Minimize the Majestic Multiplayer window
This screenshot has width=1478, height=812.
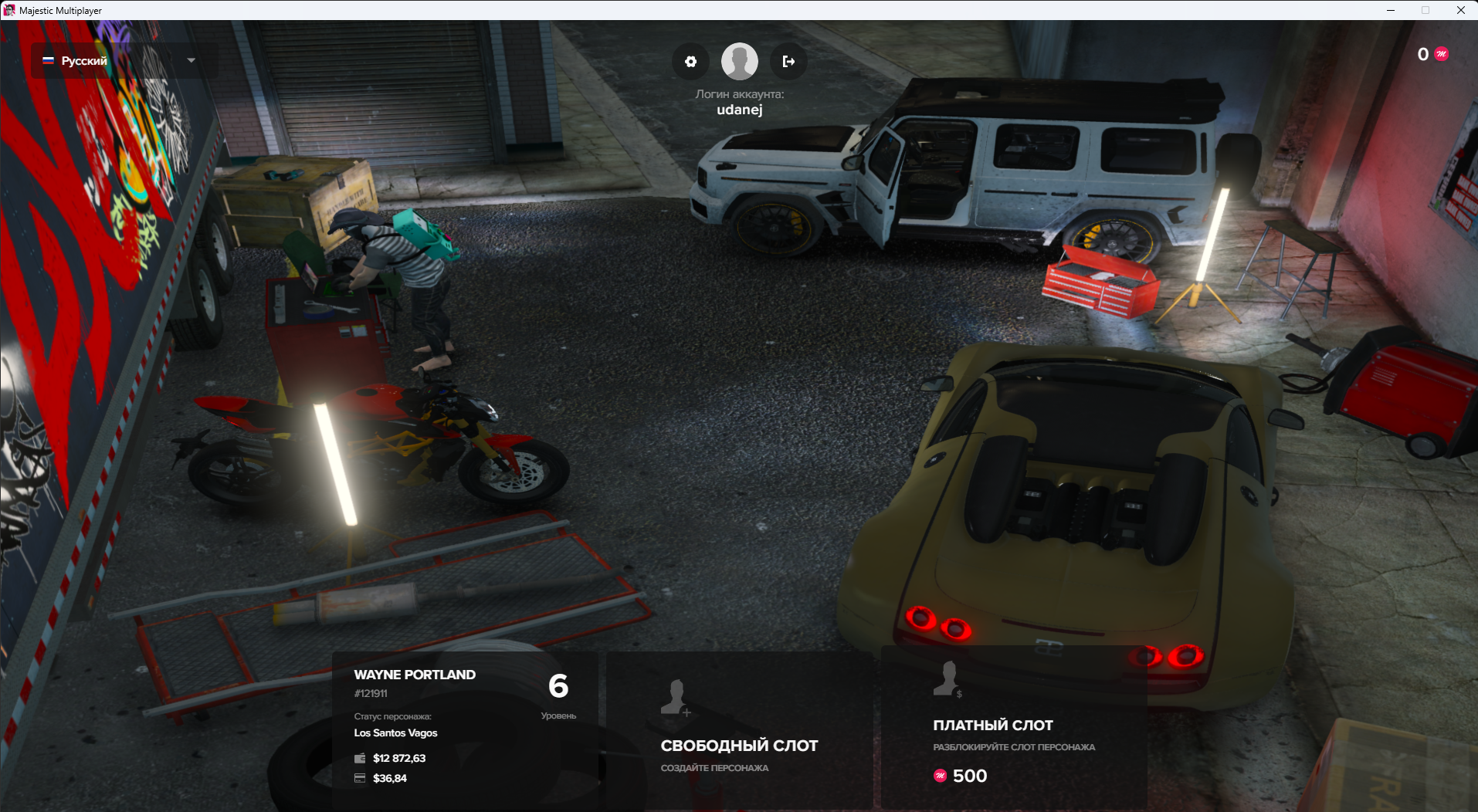click(x=1390, y=10)
